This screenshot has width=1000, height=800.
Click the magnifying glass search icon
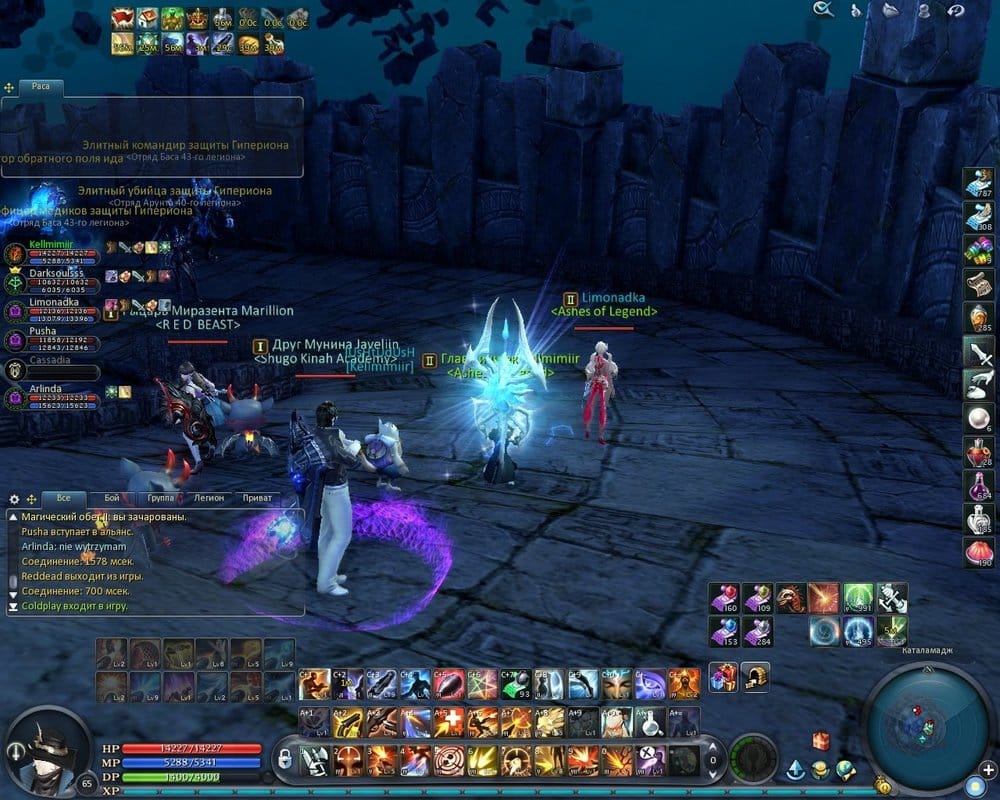point(823,10)
